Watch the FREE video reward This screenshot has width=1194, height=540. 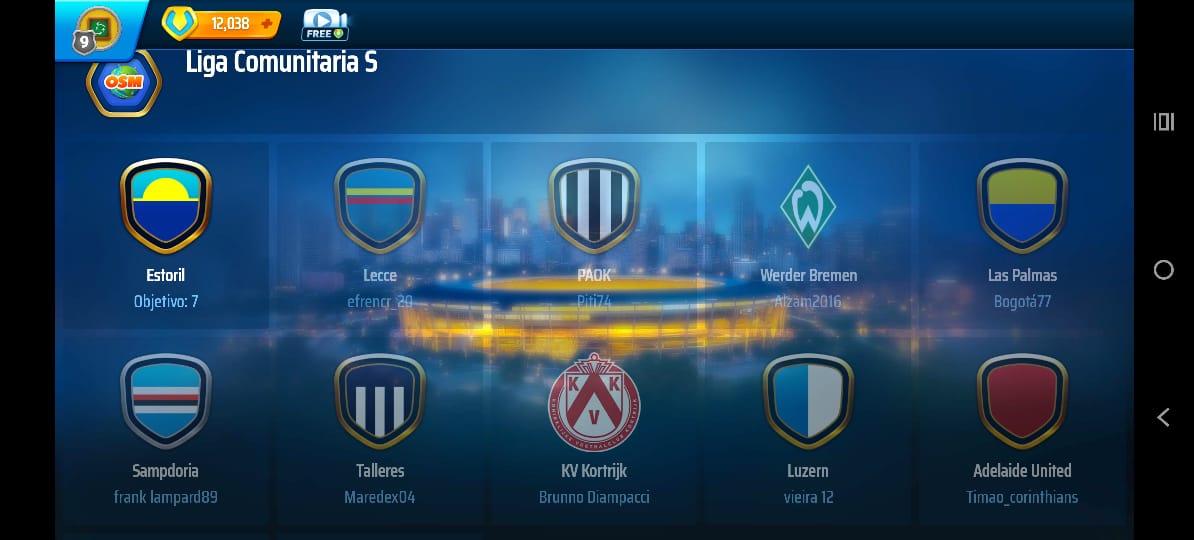[323, 24]
